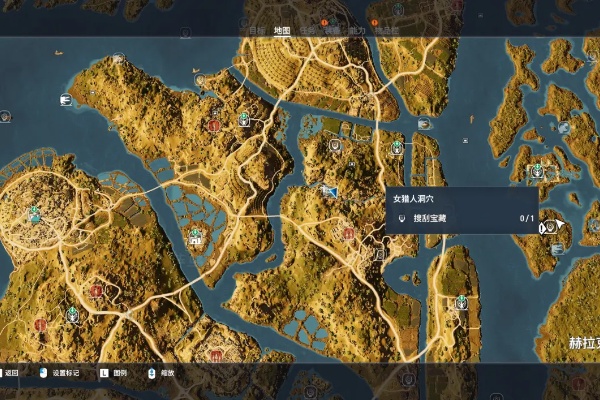Click the 返回 (back) button
This screenshot has height=400, width=600.
click(x=11, y=372)
